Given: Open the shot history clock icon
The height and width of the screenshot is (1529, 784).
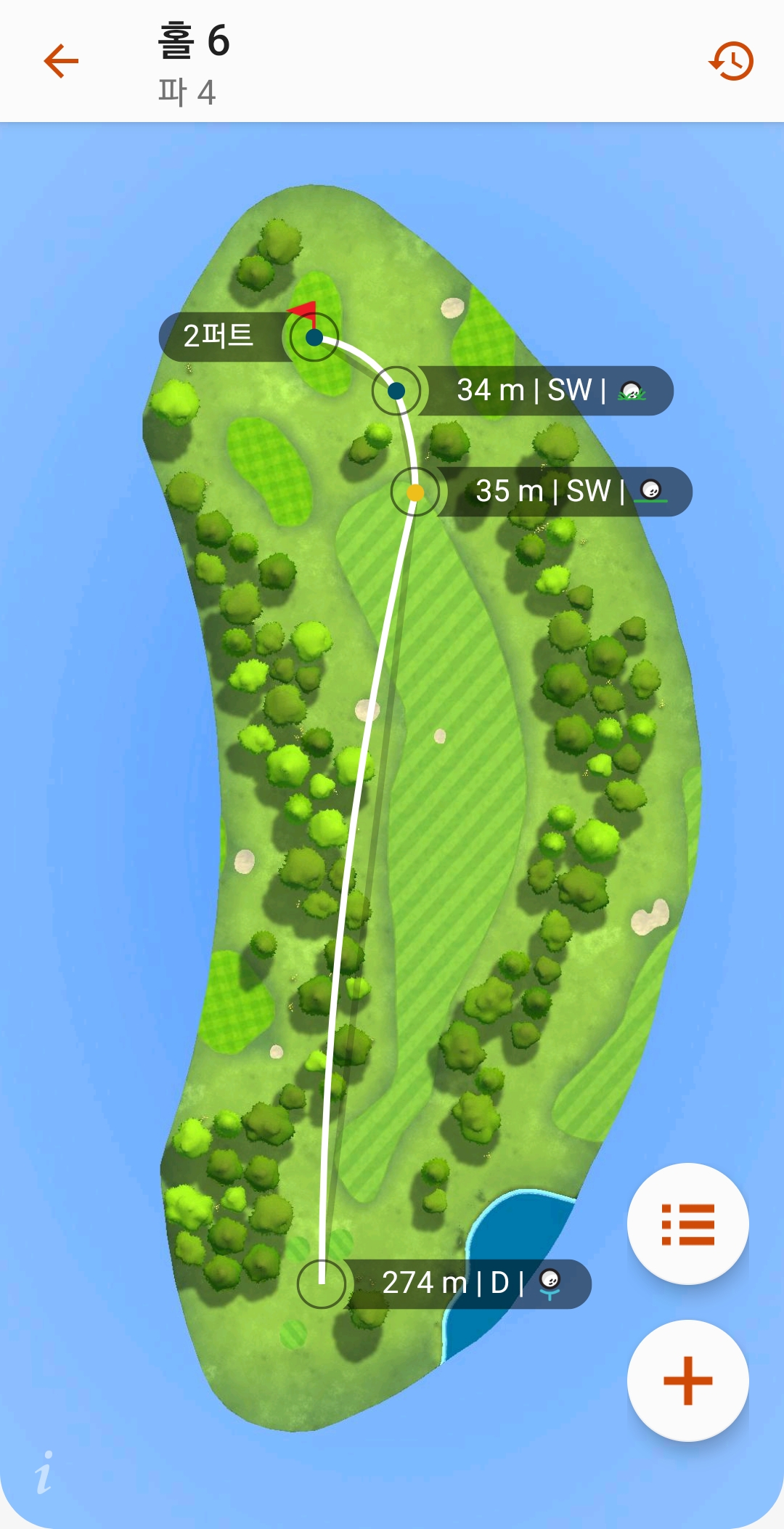Looking at the screenshot, I should click(730, 61).
